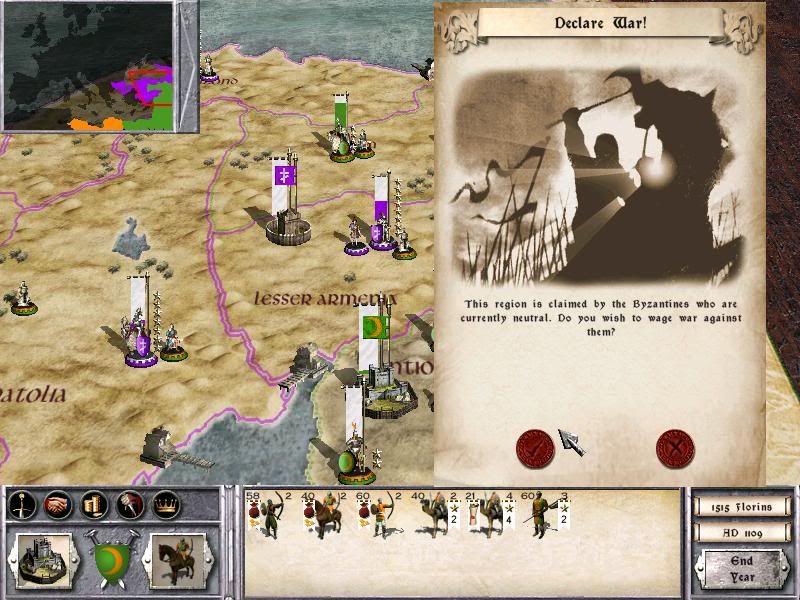Click the 1515 Florins treasury plaque
Screen dimensions: 800x600
click(740, 507)
